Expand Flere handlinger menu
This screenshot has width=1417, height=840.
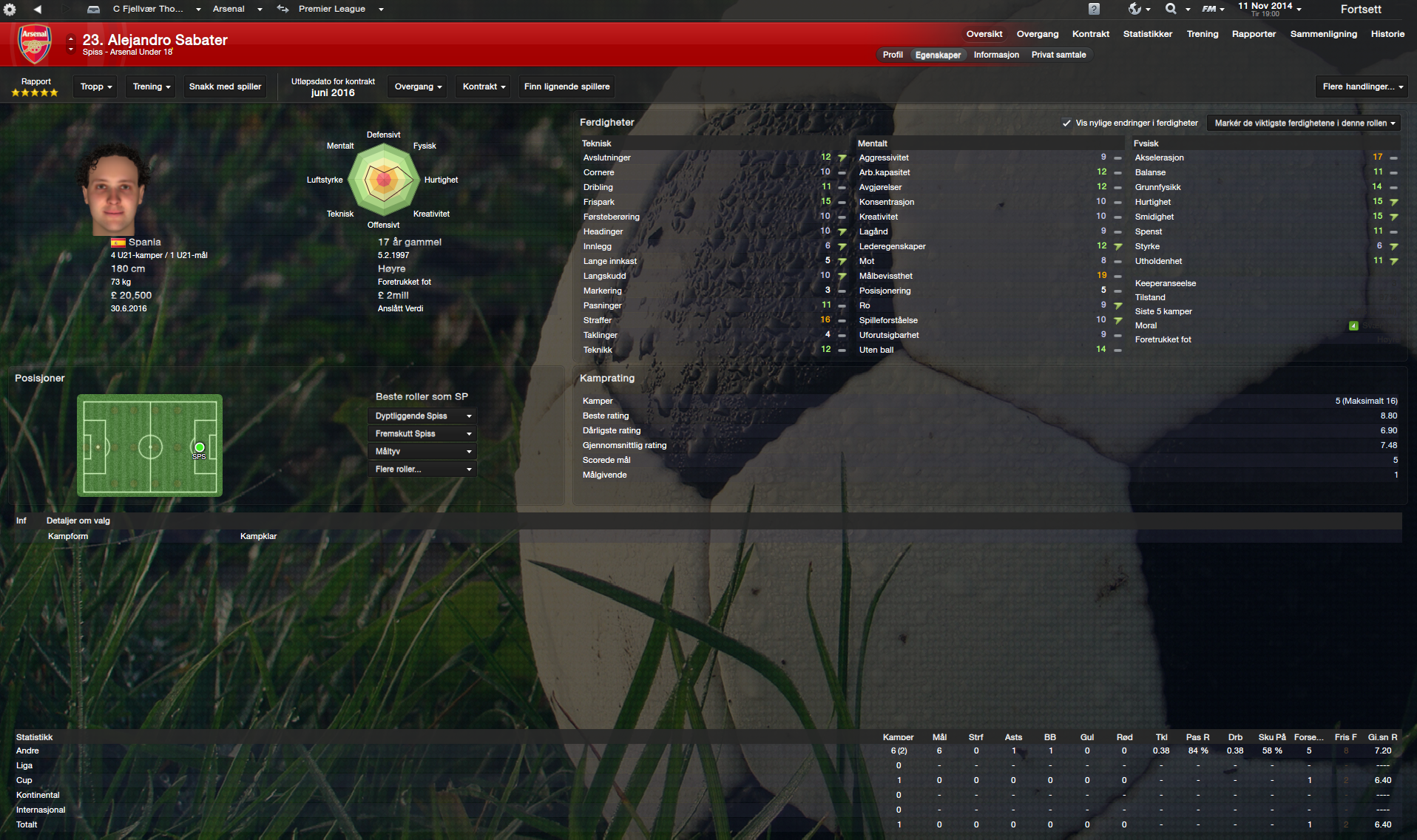[1362, 87]
